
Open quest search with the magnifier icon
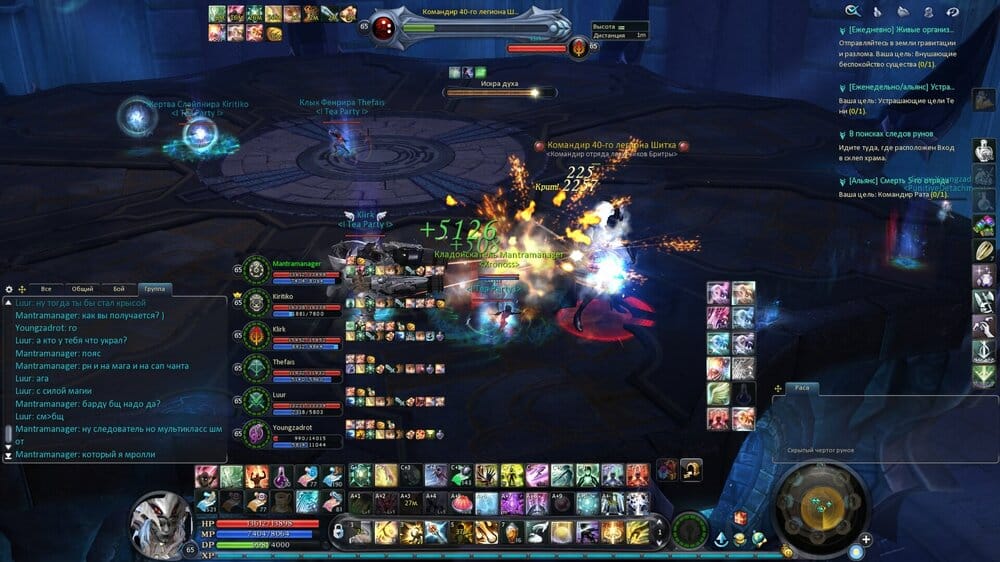[x=852, y=10]
